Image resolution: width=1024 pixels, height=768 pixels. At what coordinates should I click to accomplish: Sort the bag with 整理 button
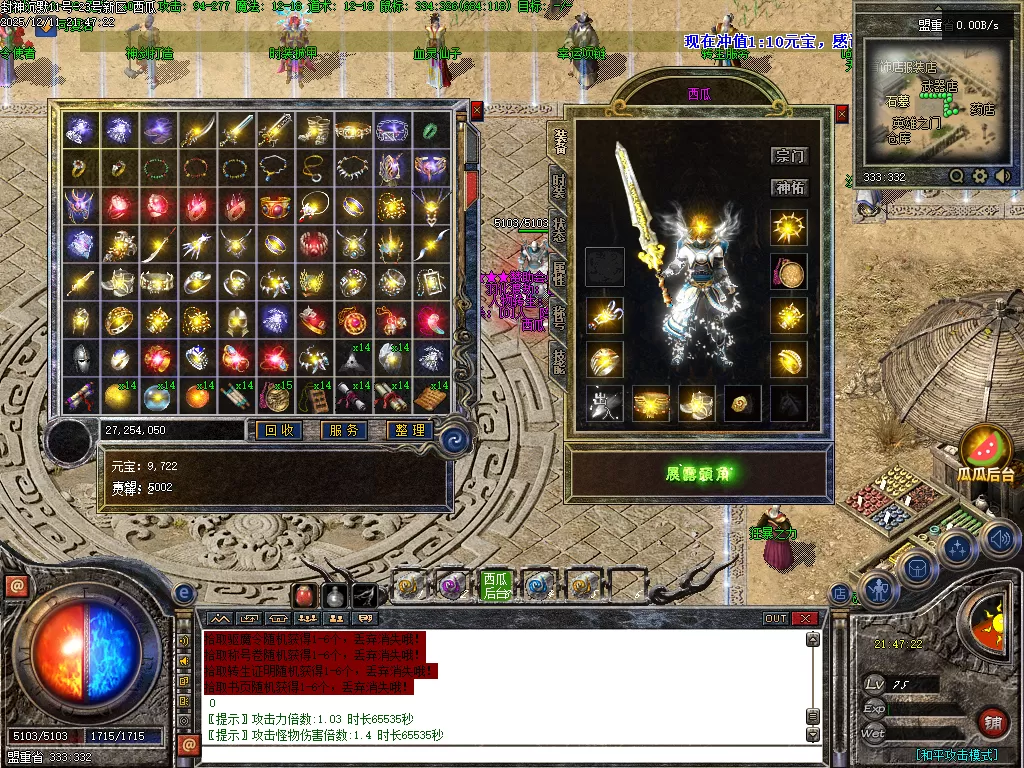point(409,430)
